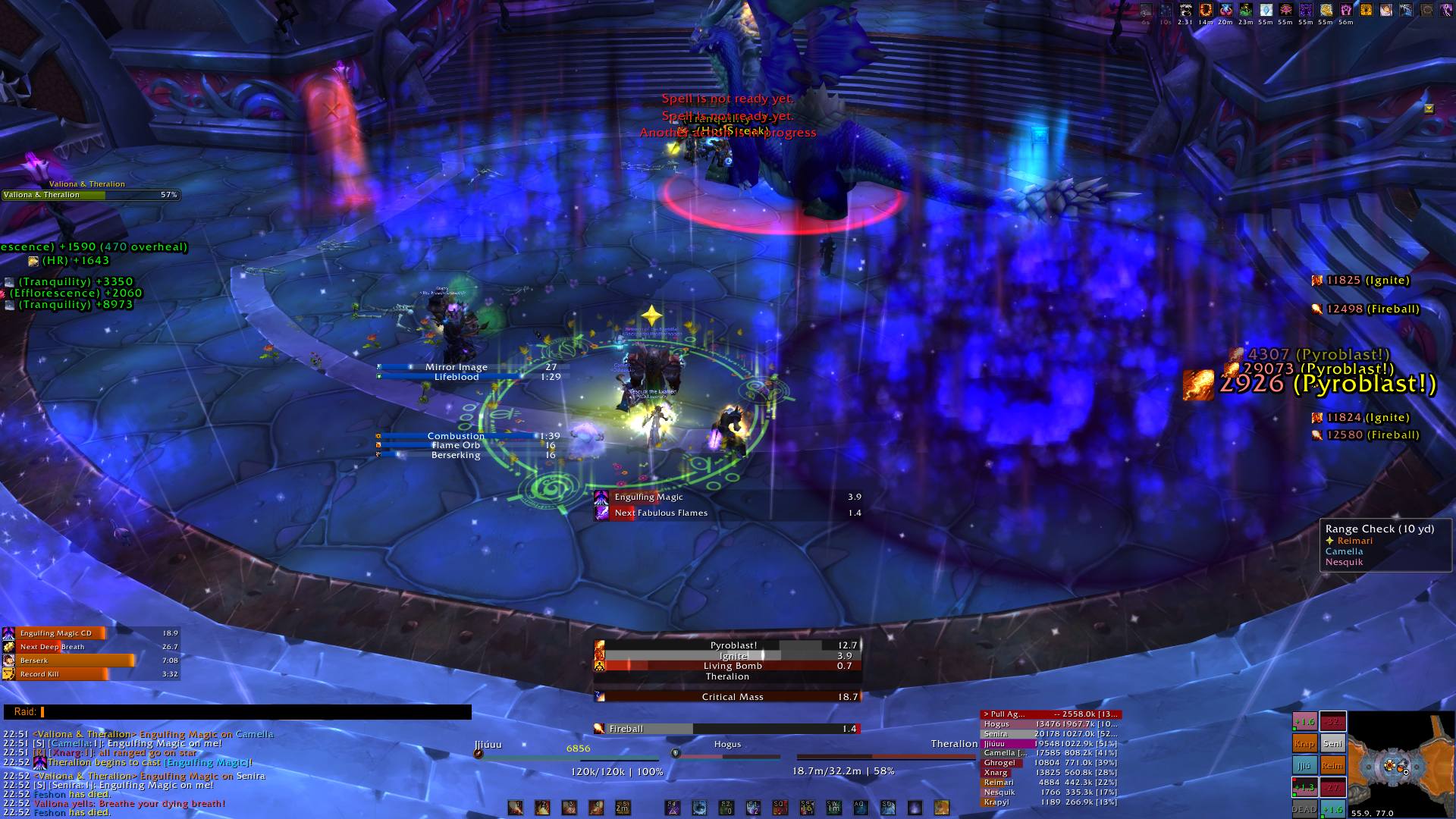Use the action bar ability keybound 5
The height and width of the screenshot is (819, 1456).
coord(623,808)
